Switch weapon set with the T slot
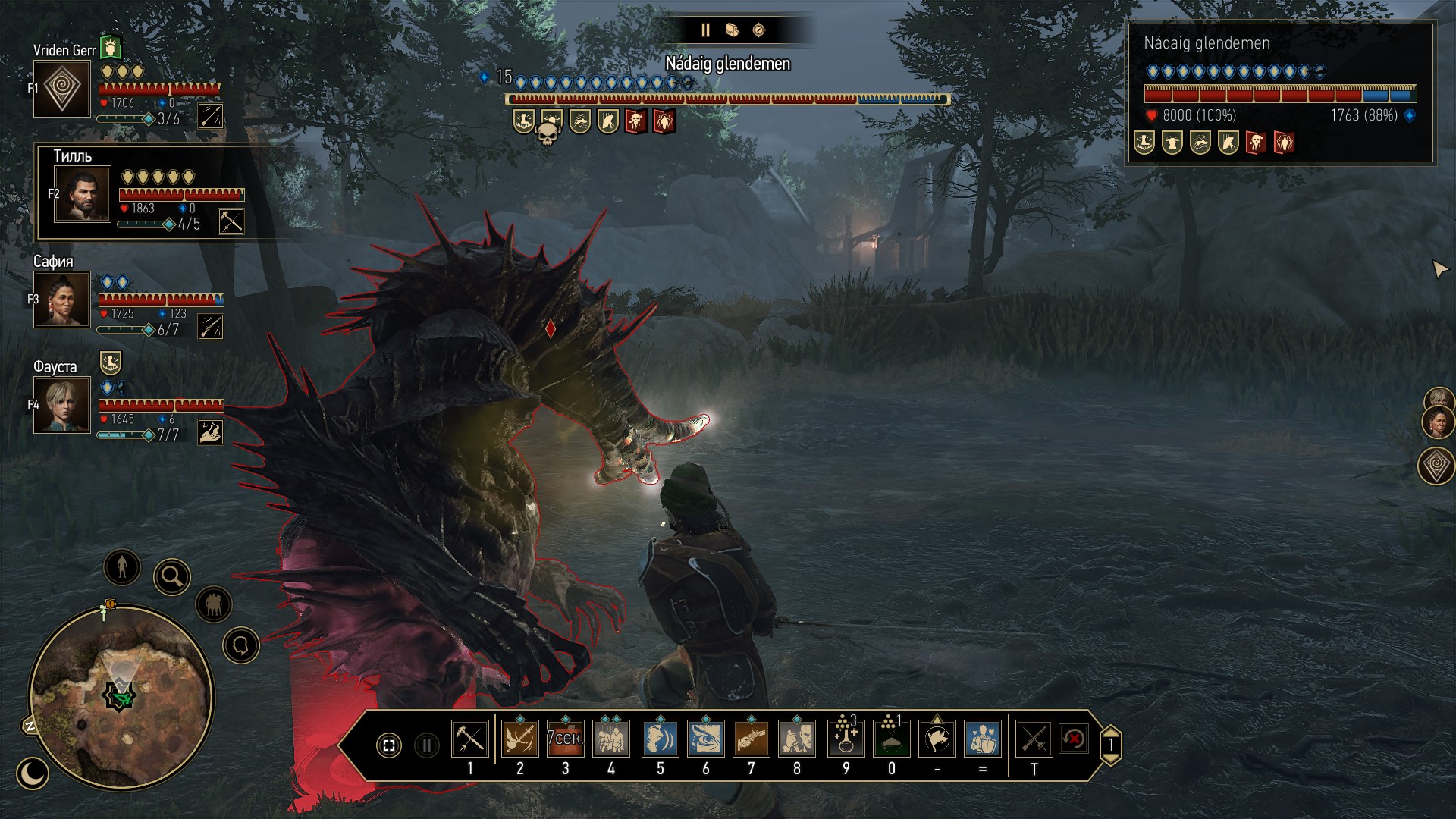This screenshot has height=819, width=1456. [x=1034, y=739]
